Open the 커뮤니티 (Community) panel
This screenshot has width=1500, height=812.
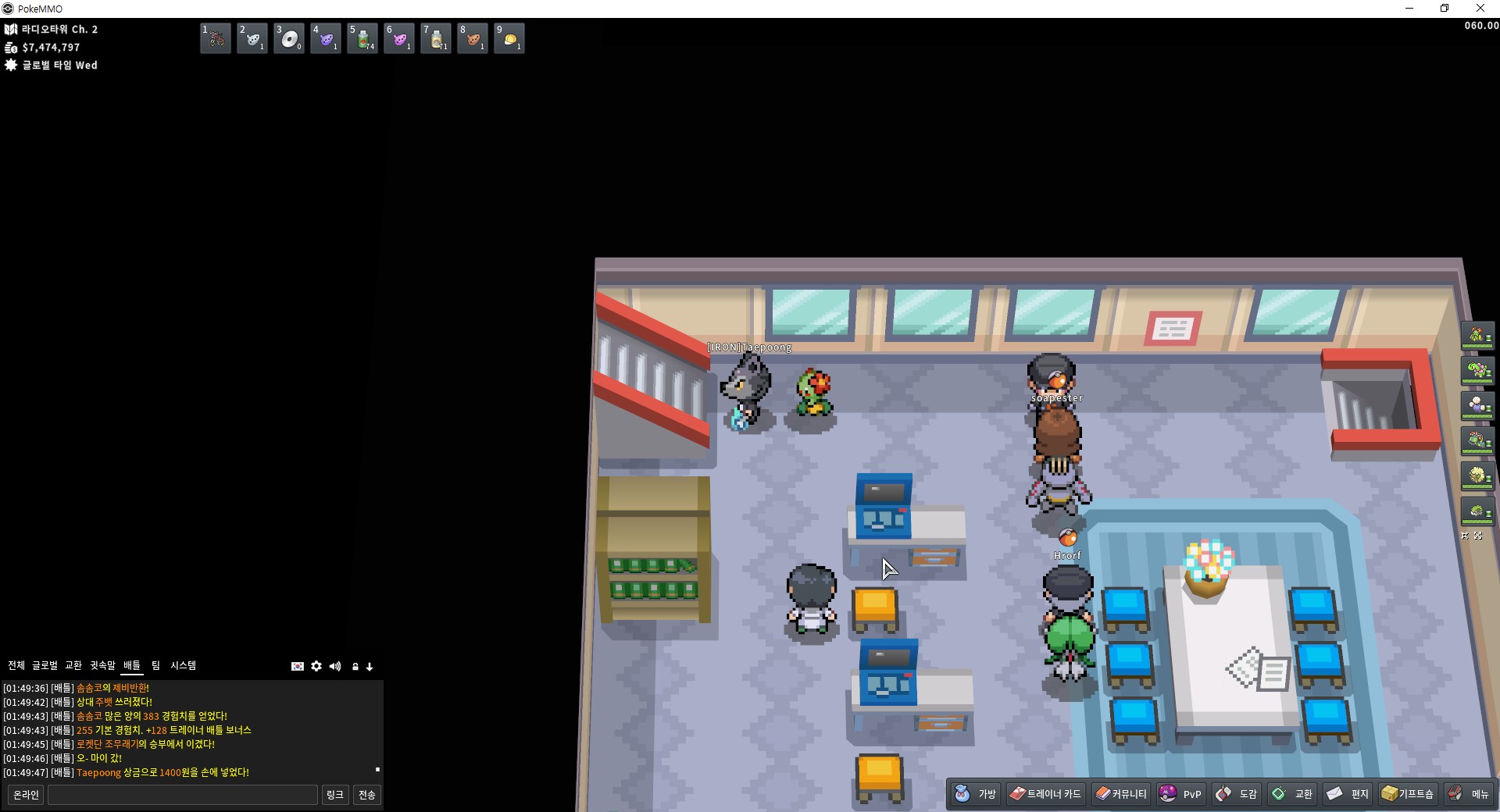(1121, 794)
